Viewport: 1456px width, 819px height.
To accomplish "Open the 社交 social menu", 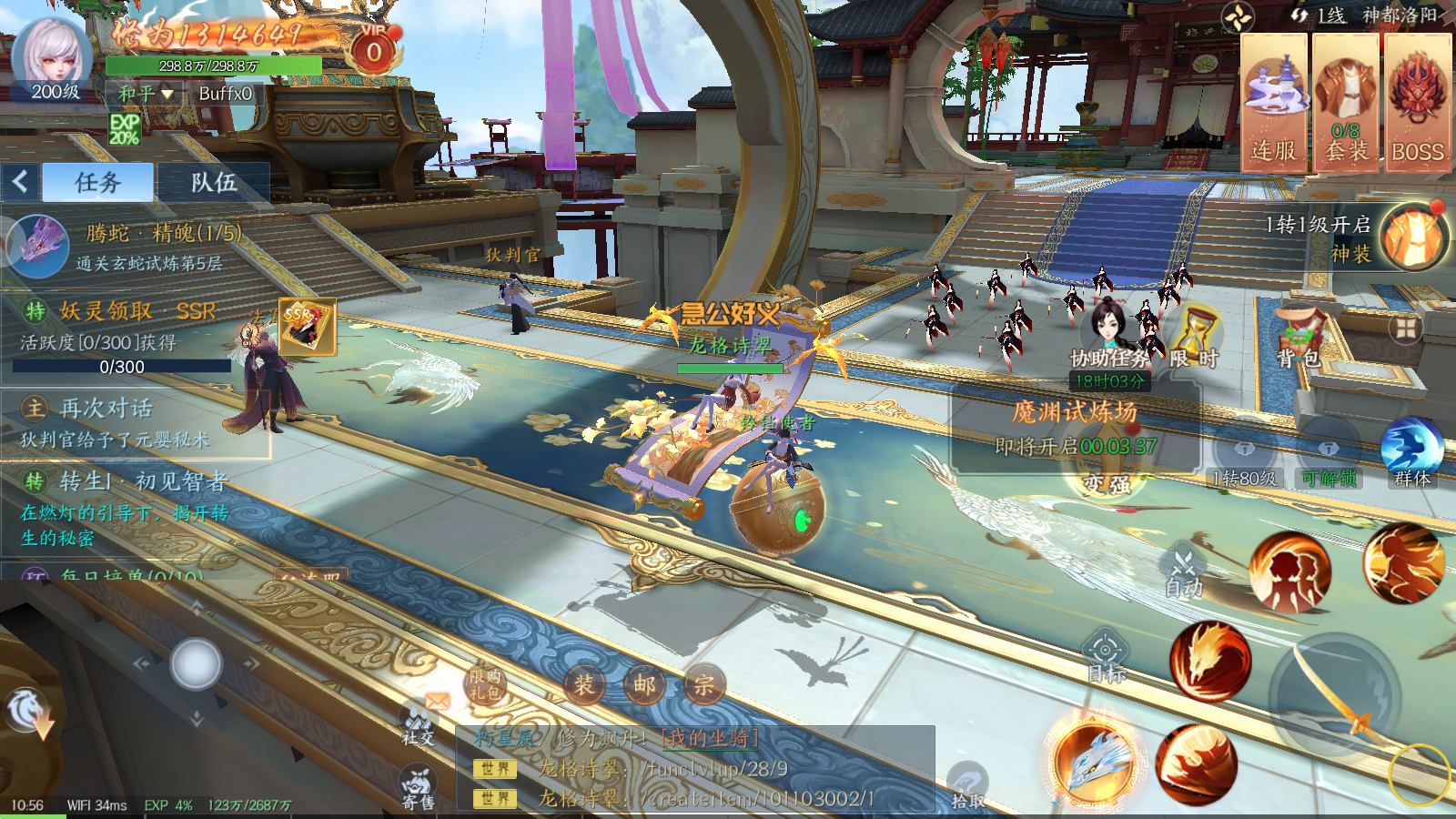I will click(419, 723).
